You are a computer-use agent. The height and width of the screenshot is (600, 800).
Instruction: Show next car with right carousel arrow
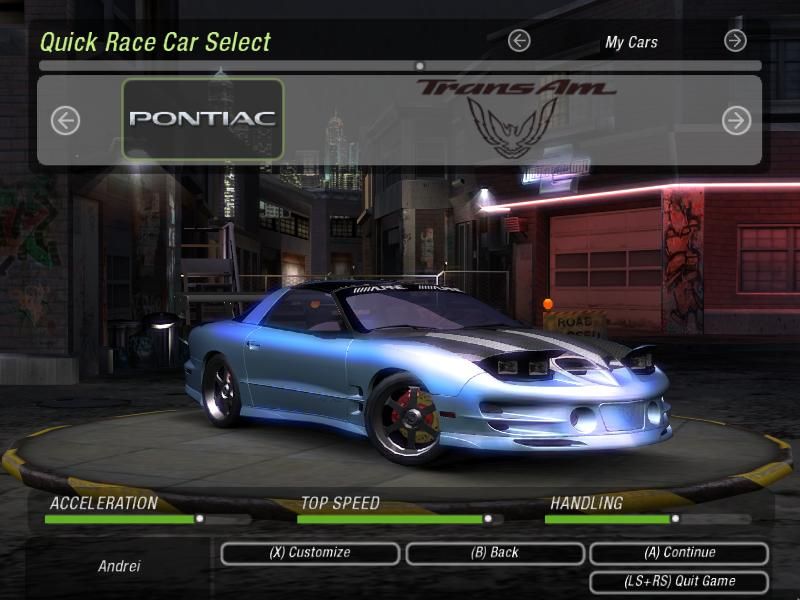point(736,121)
